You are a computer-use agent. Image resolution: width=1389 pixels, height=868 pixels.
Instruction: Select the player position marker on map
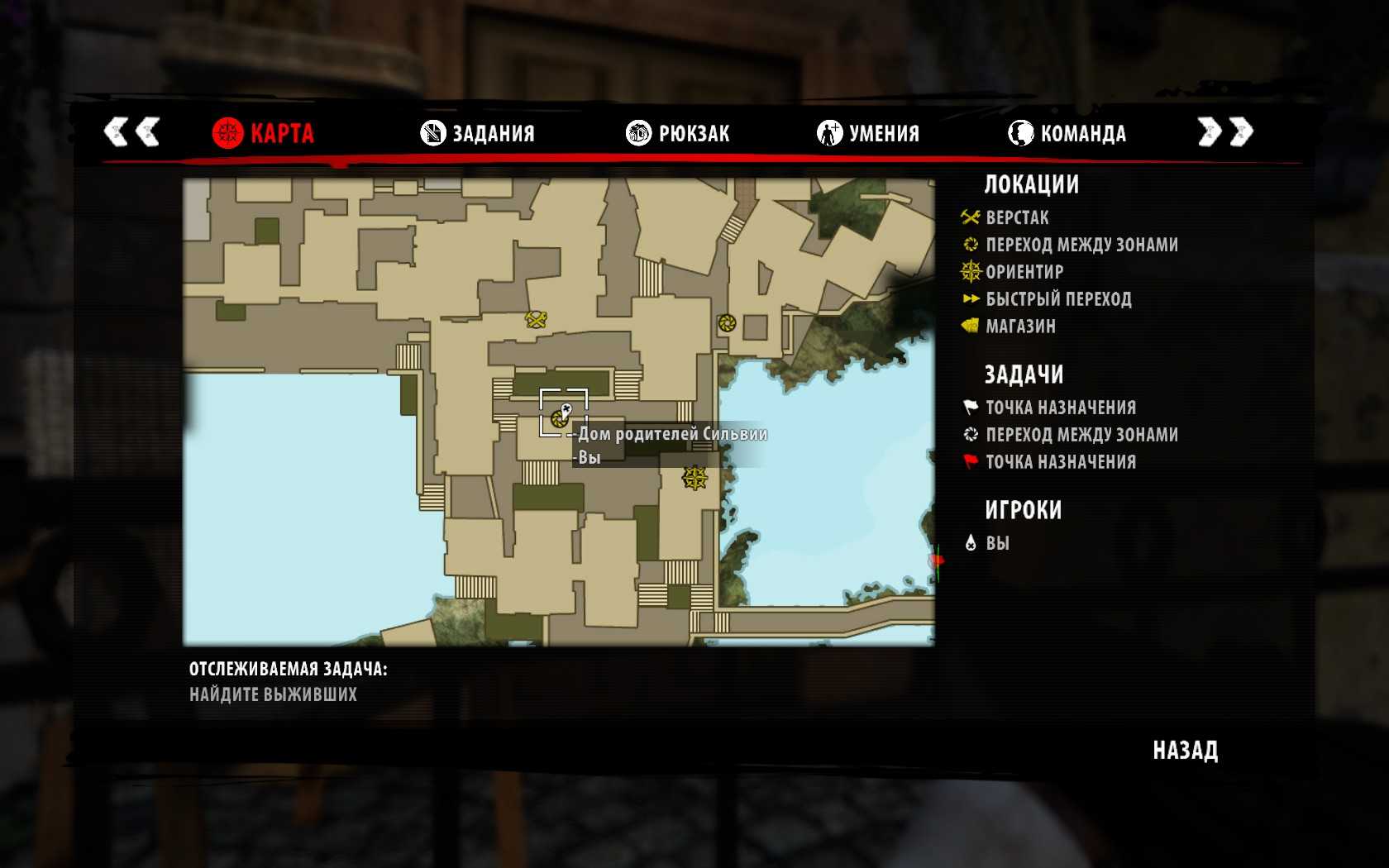(566, 410)
